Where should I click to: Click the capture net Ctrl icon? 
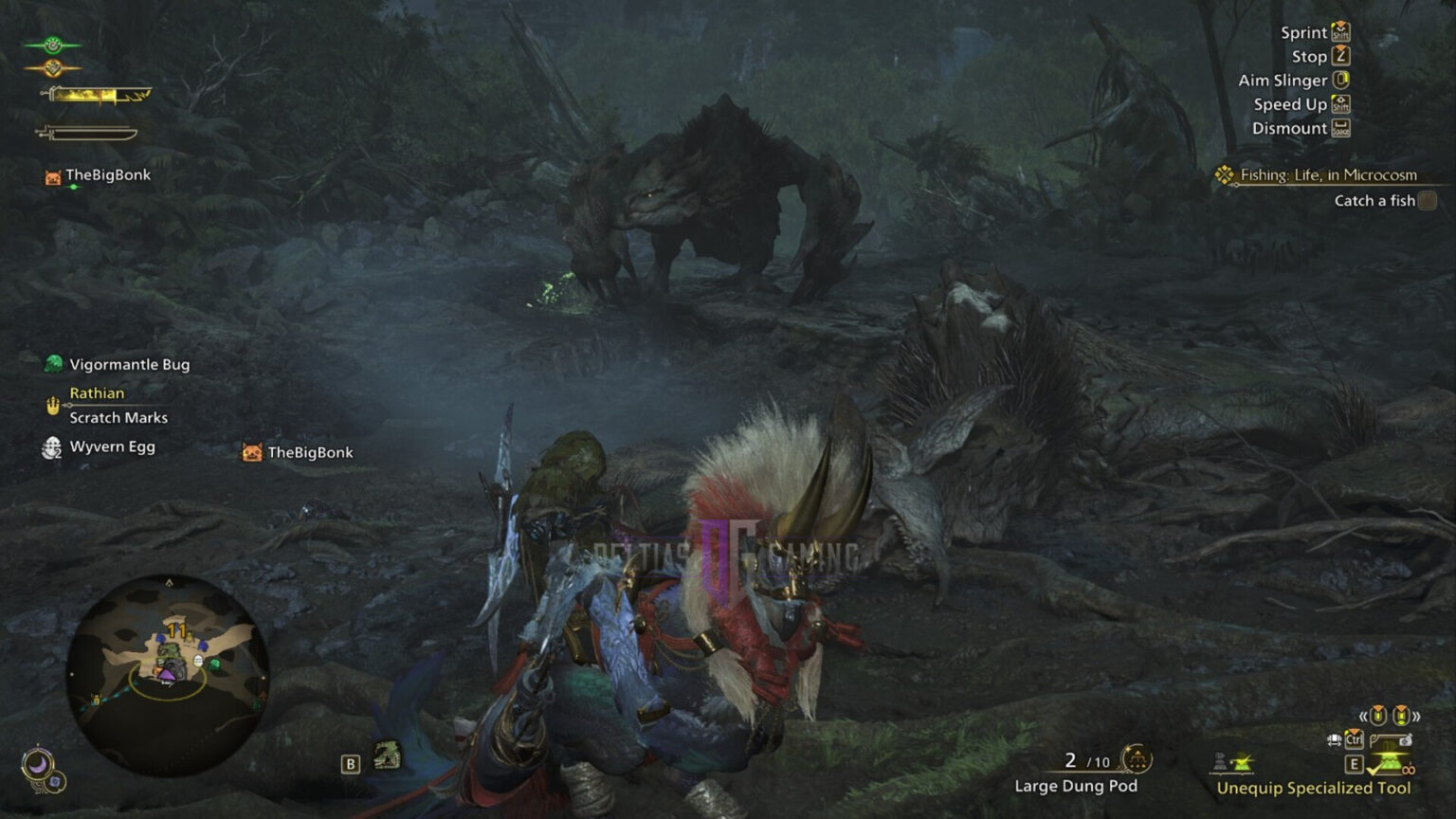pyautogui.click(x=1354, y=740)
